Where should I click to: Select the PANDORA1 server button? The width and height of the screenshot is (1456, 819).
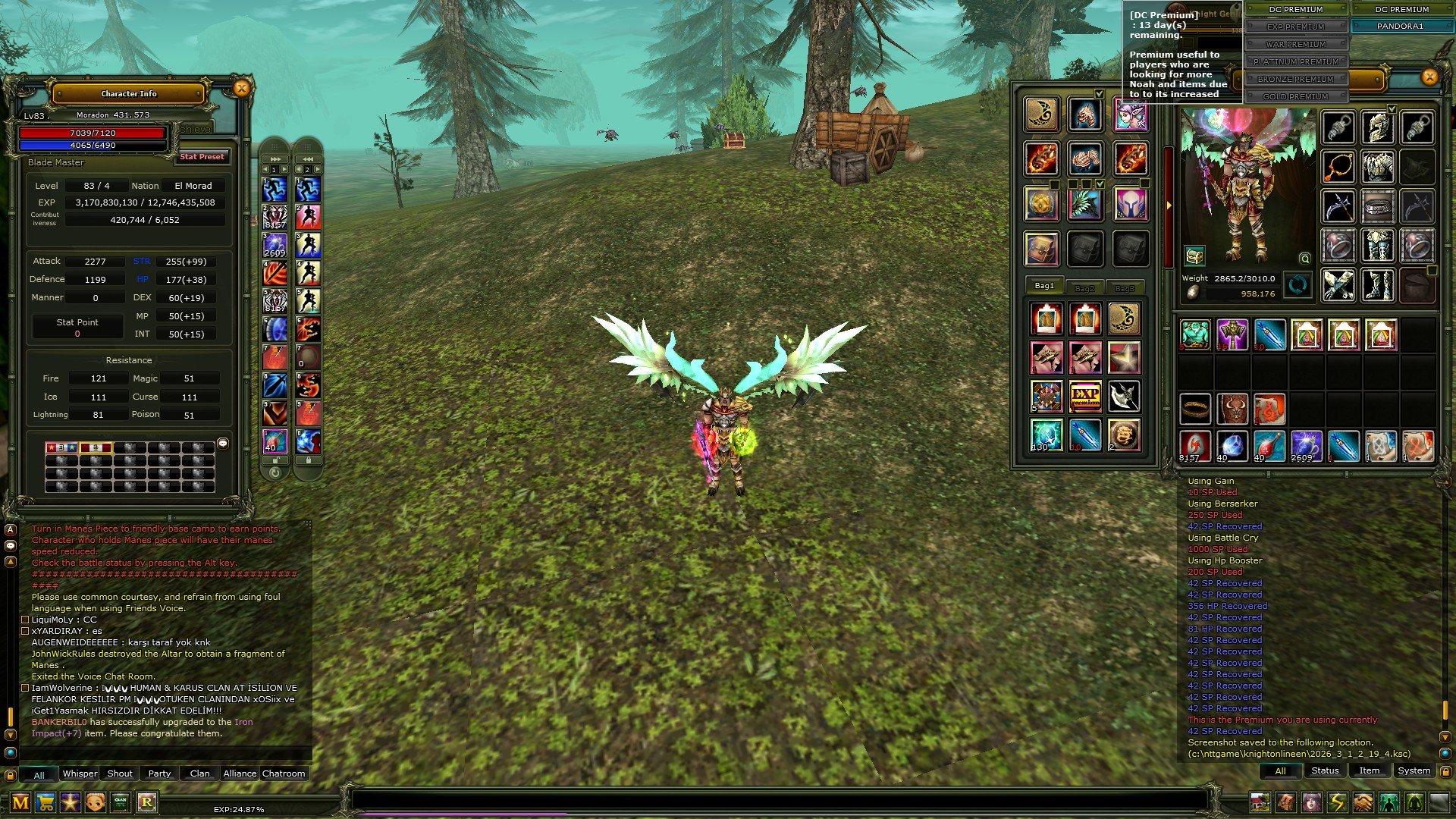pyautogui.click(x=1401, y=26)
